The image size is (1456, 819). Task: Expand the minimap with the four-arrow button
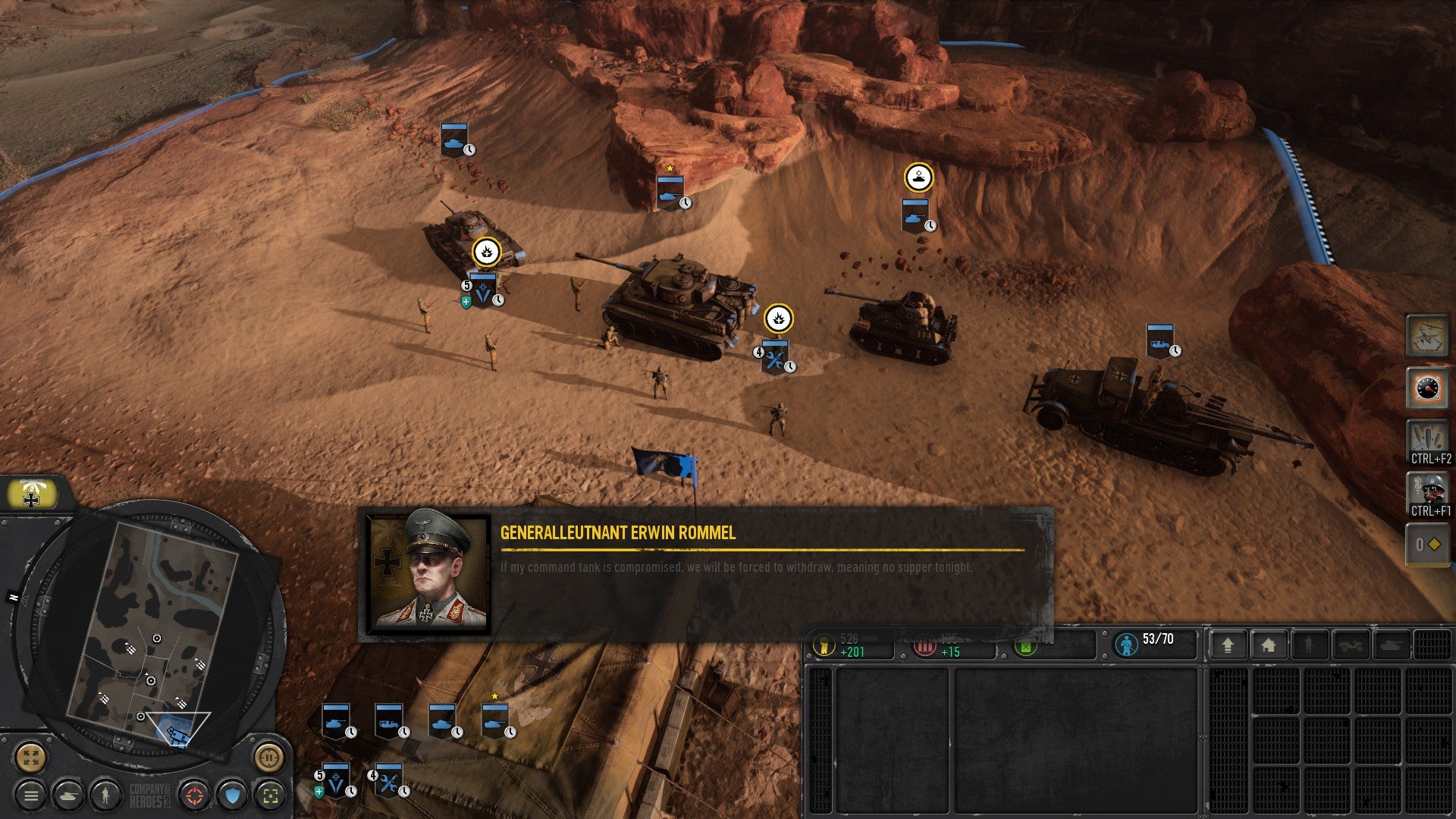31,757
